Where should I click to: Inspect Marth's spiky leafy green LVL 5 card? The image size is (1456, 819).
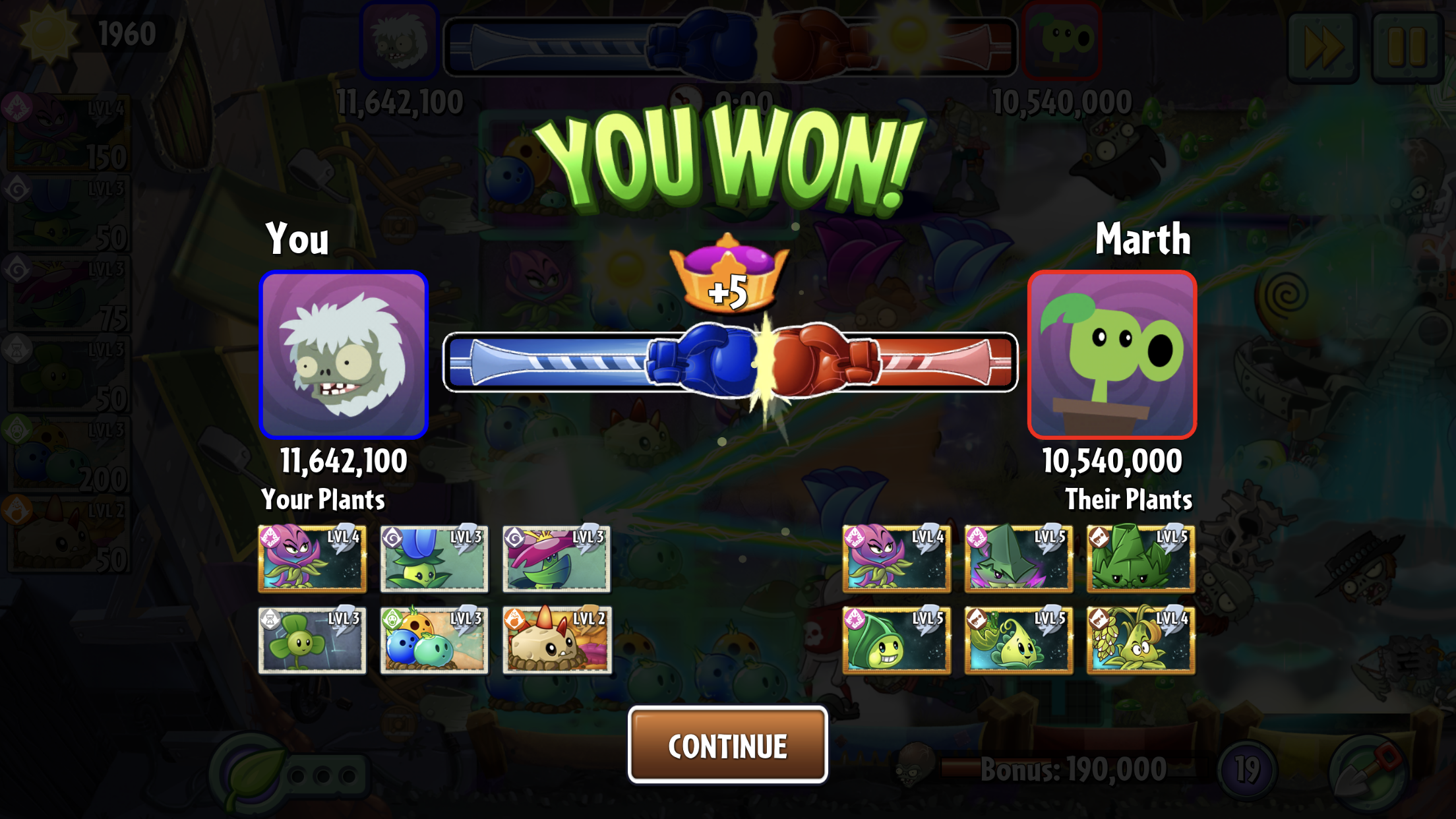[1140, 559]
